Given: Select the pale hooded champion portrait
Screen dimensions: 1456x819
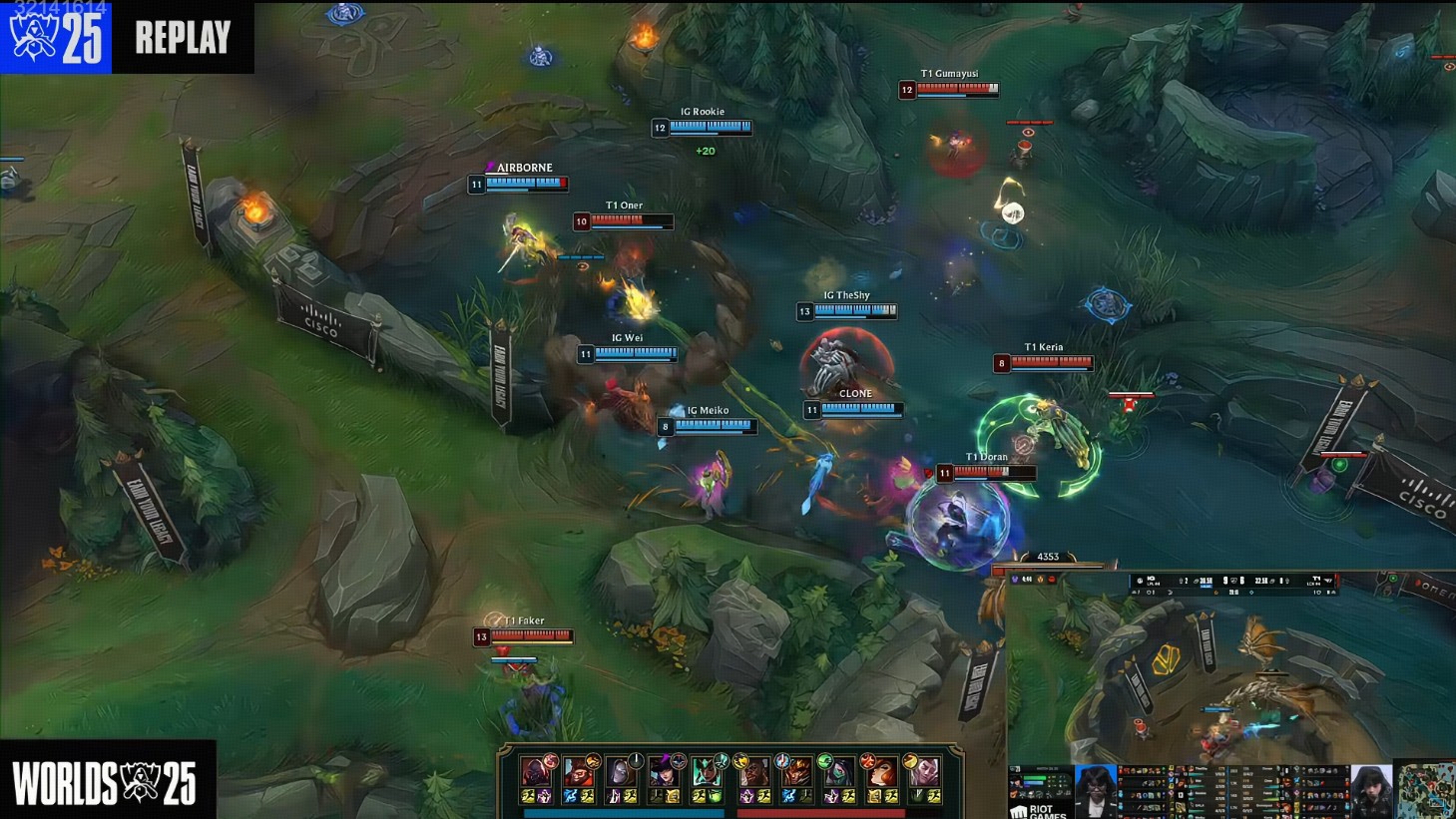Looking at the screenshot, I should [x=621, y=773].
